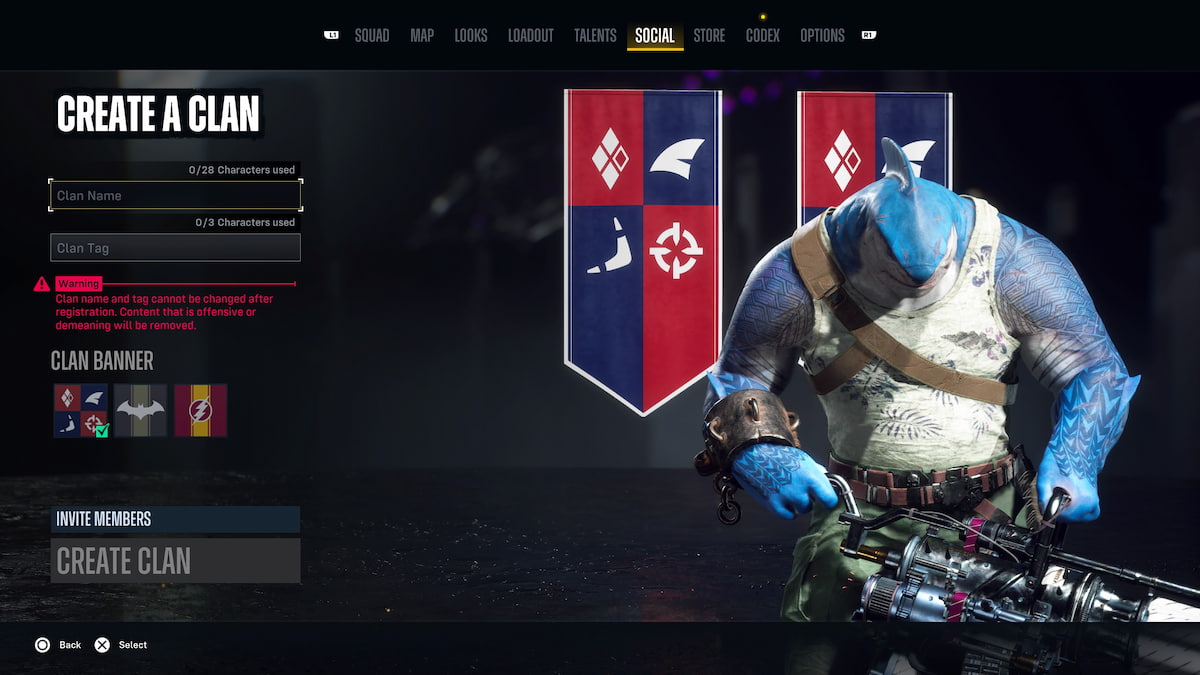
Task: Click the Clan Tag input field
Action: [x=175, y=247]
